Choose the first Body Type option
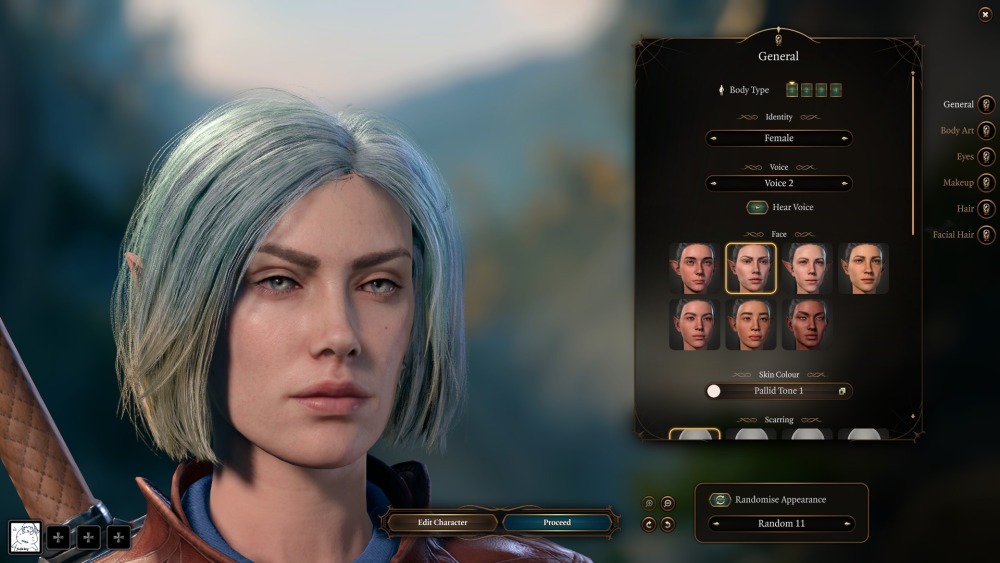 tap(792, 90)
